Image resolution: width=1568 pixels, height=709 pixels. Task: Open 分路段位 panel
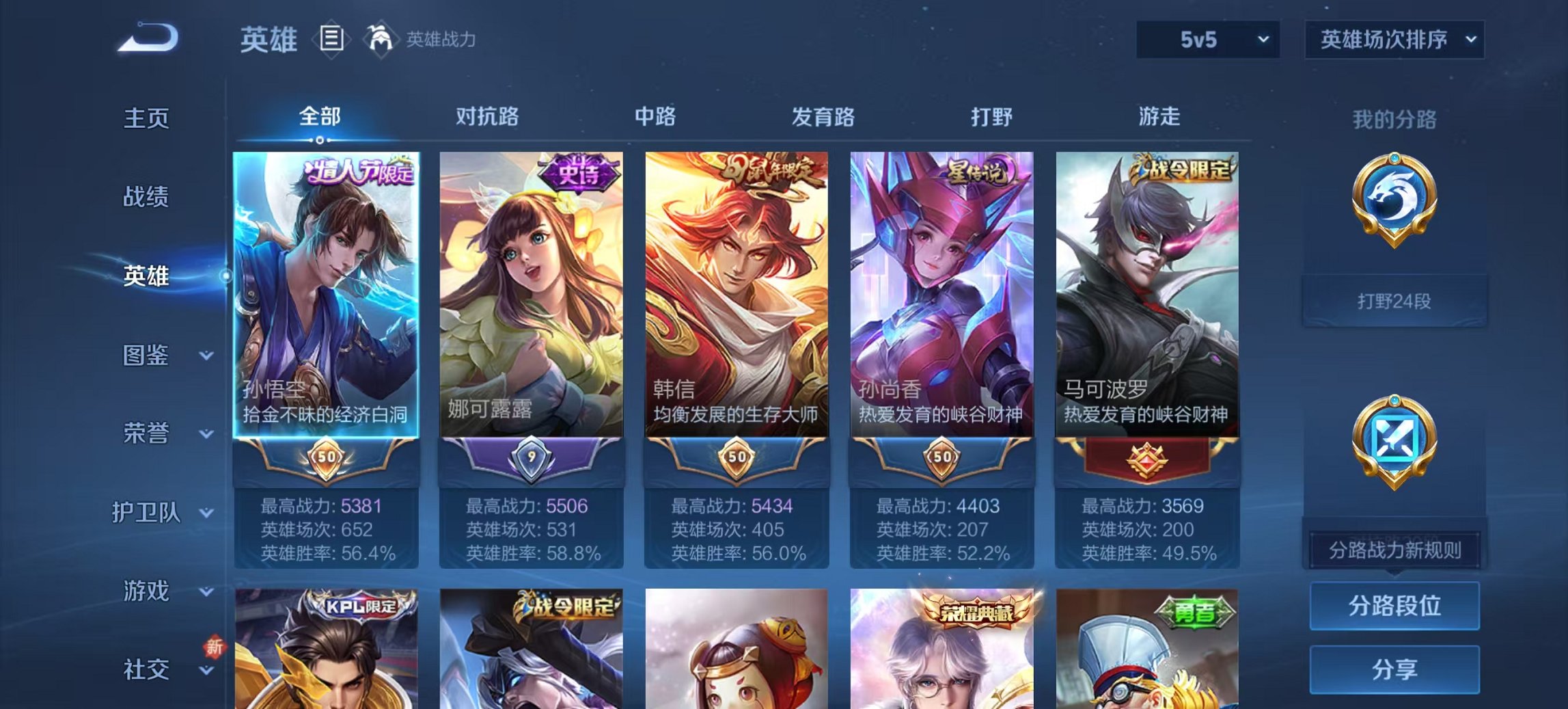pyautogui.click(x=1394, y=607)
